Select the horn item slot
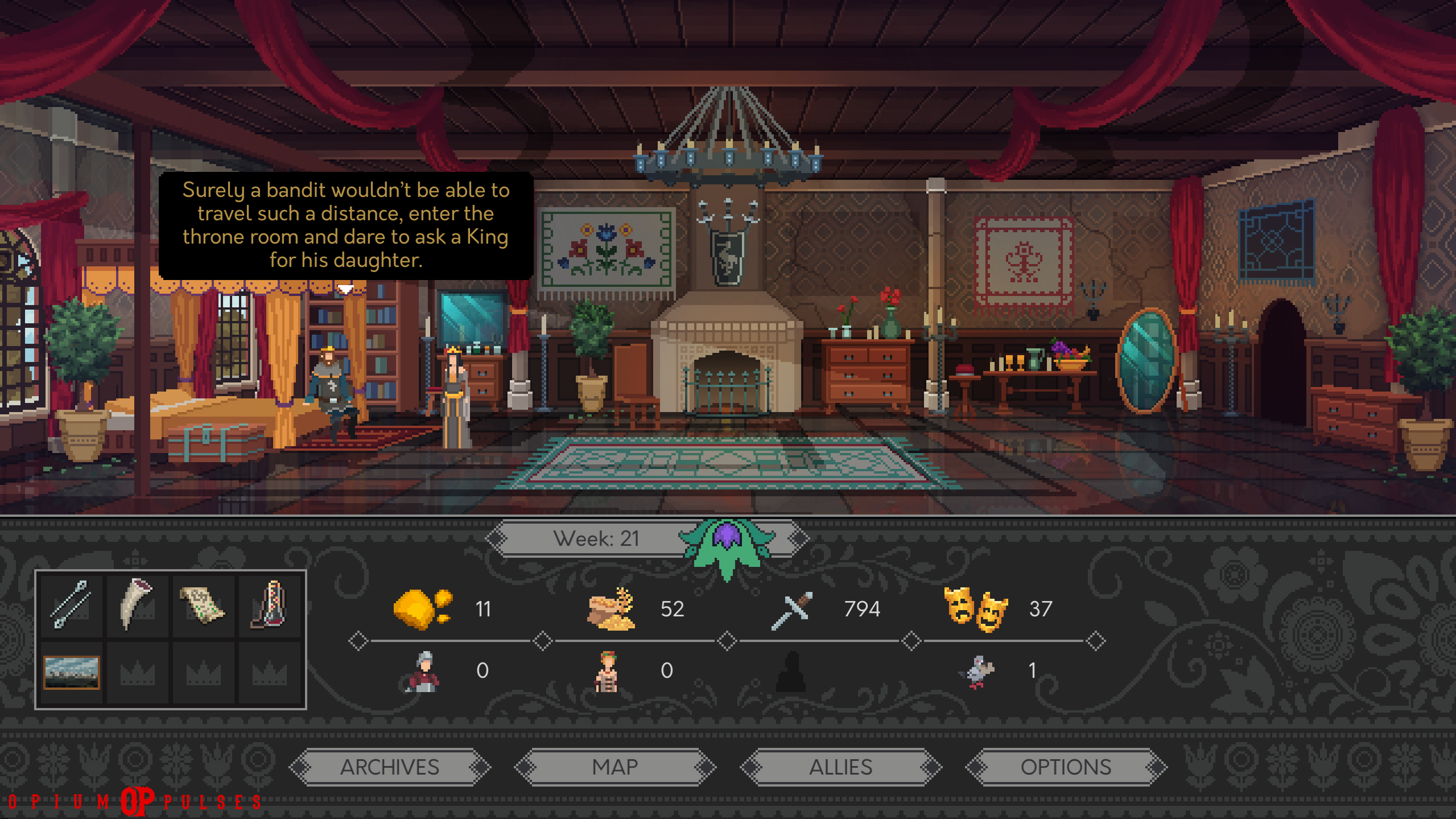This screenshot has height=819, width=1456. [x=137, y=604]
